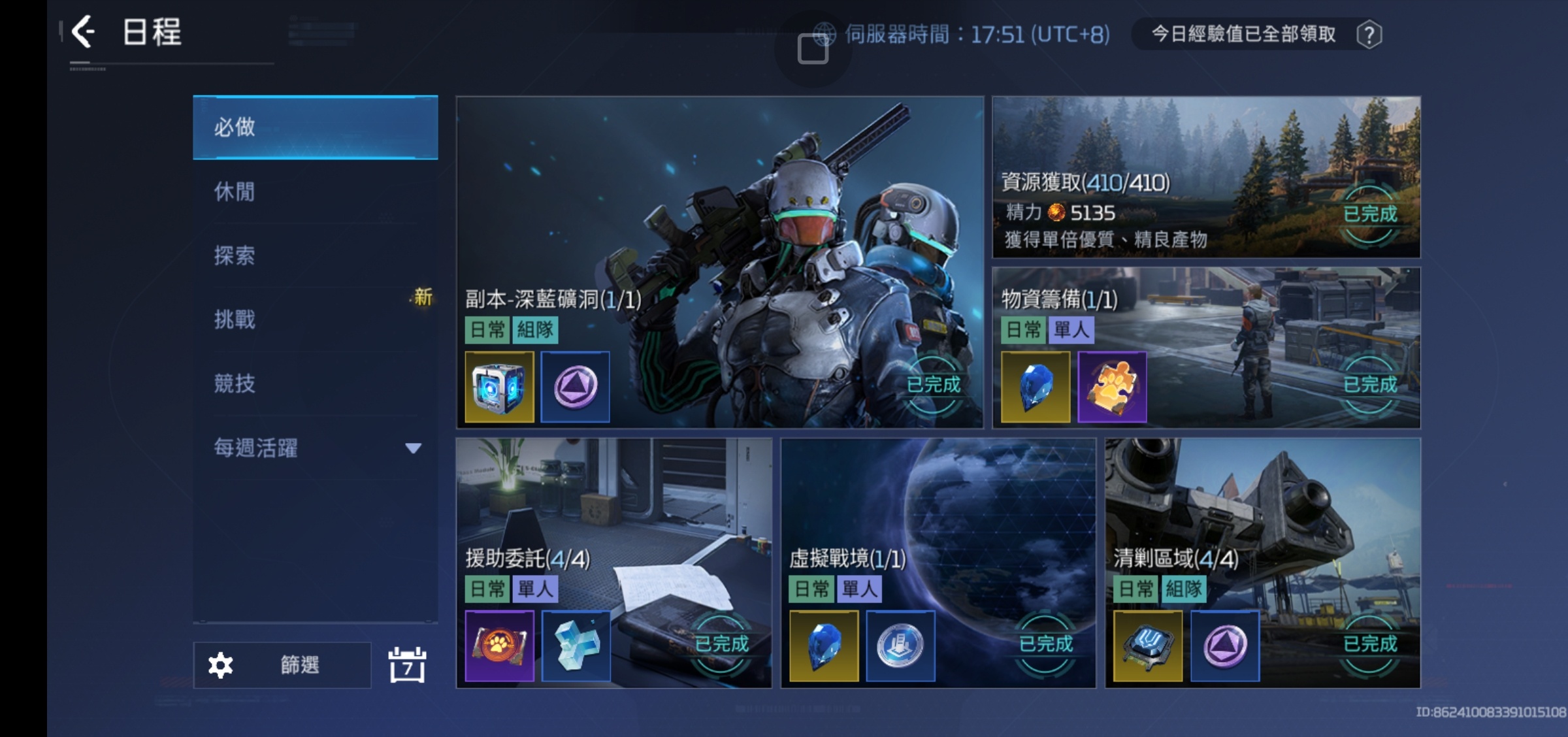Go back using the arrow beside 日程

point(84,32)
